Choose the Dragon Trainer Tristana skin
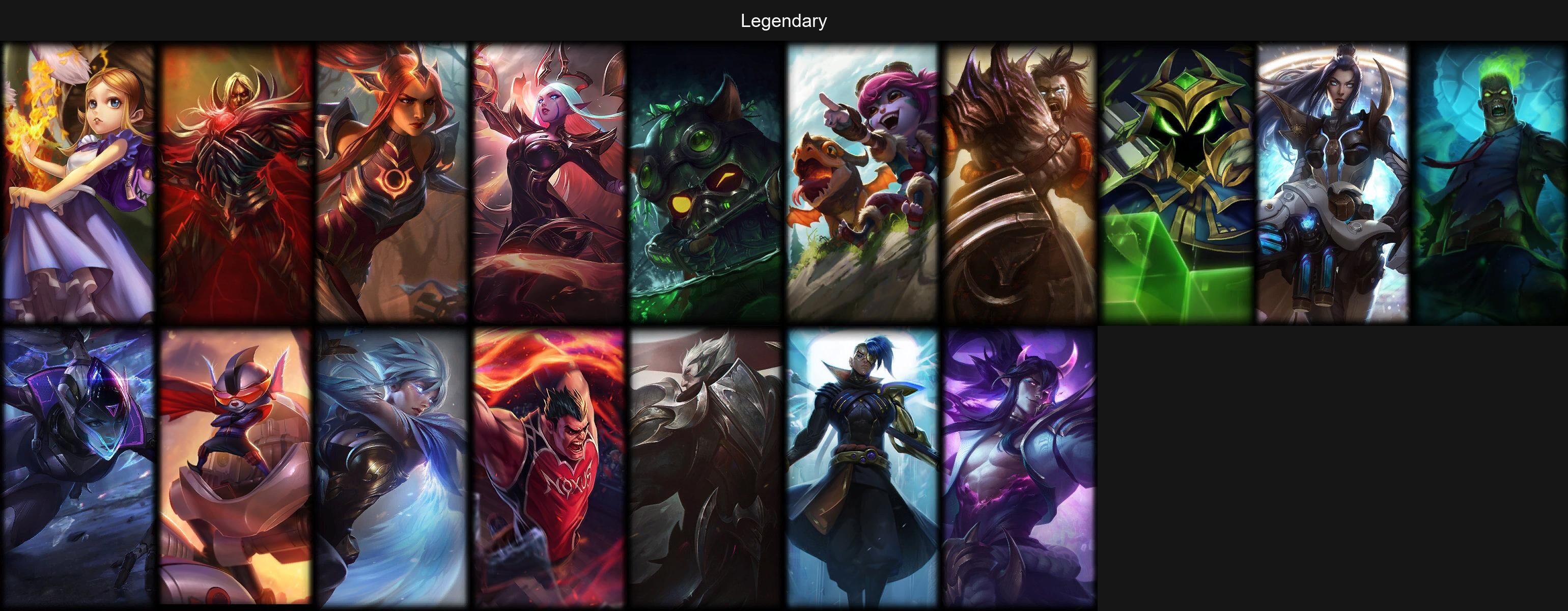This screenshot has width=1568, height=611. [x=862, y=183]
